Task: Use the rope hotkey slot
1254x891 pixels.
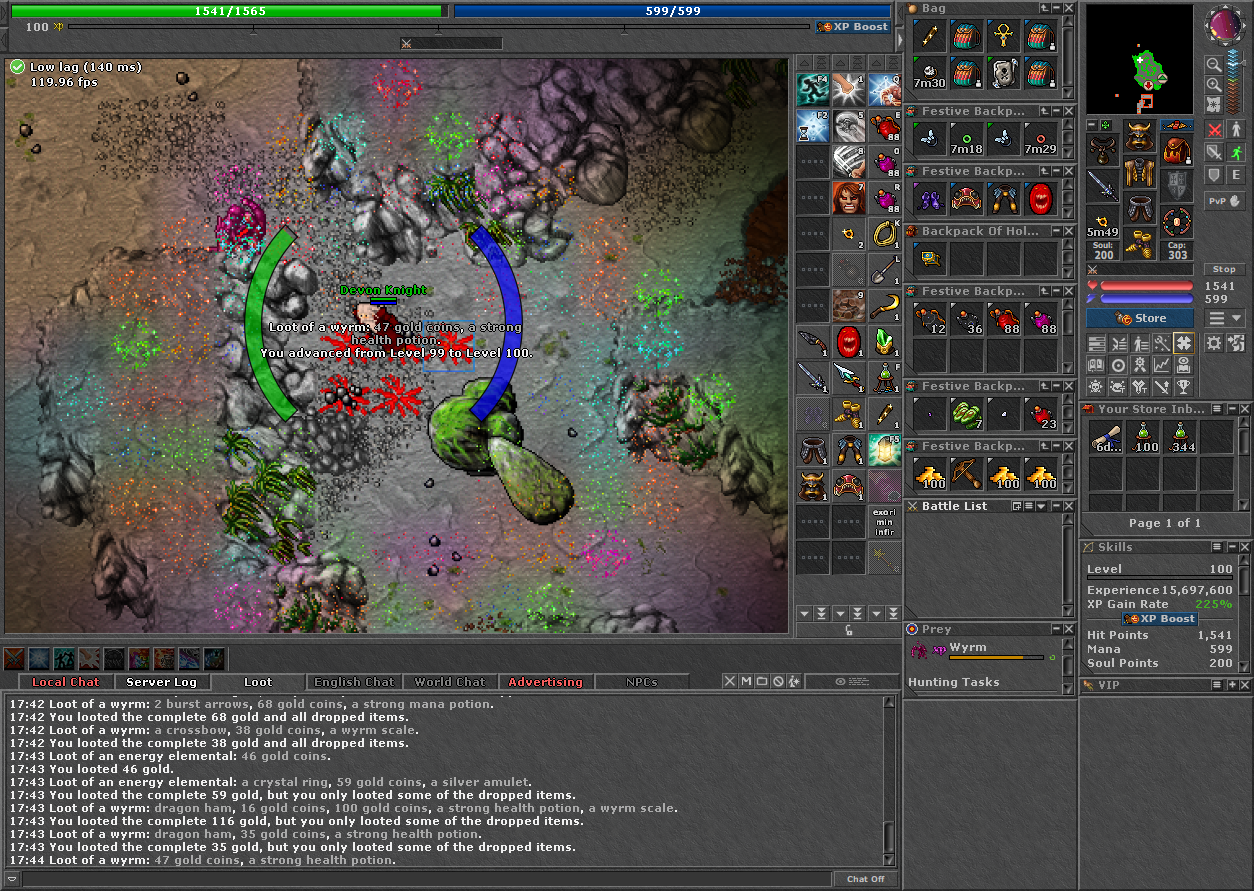Action: tap(883, 233)
